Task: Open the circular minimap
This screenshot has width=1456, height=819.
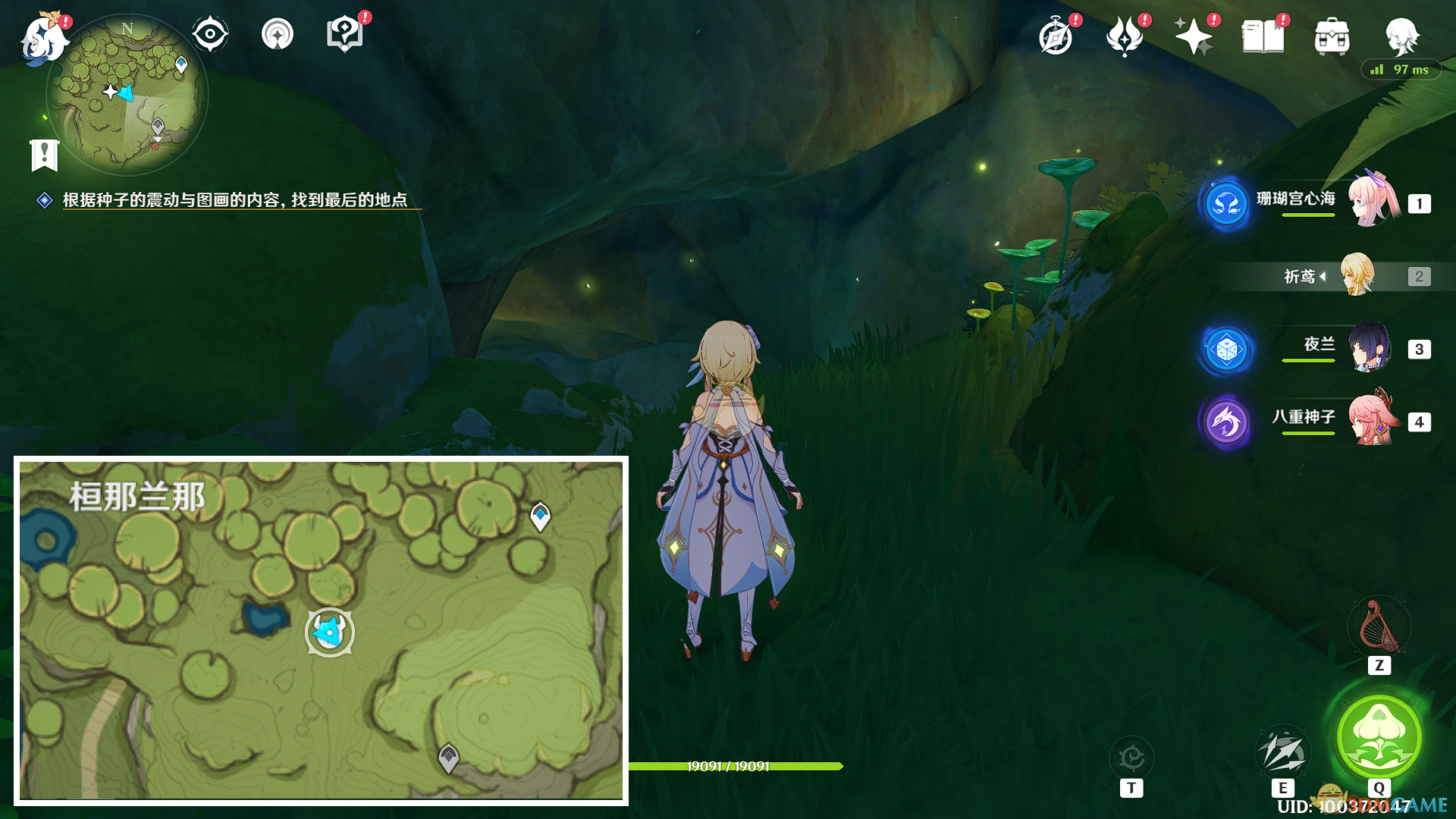Action: [127, 95]
